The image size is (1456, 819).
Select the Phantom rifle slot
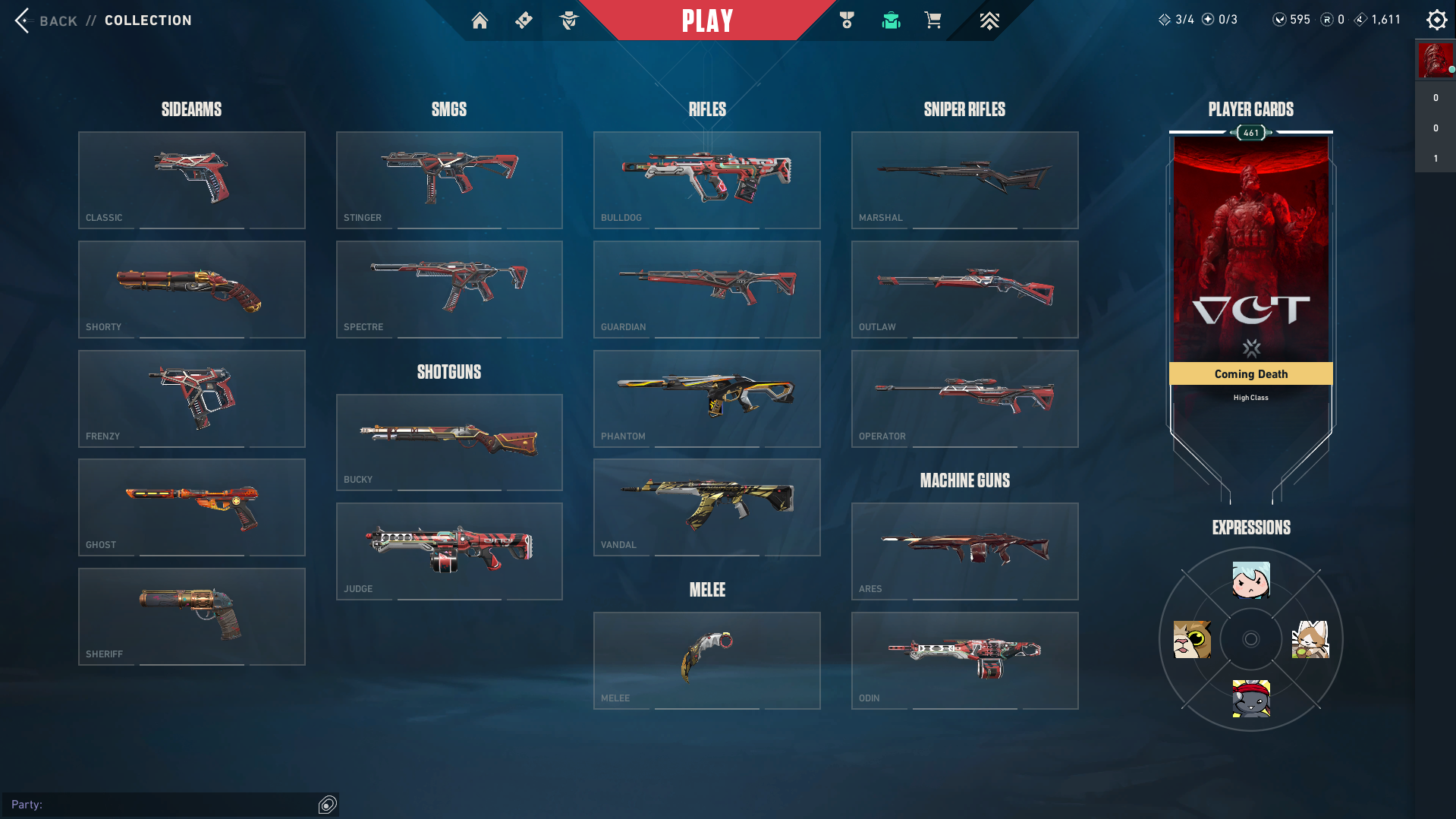coord(706,398)
